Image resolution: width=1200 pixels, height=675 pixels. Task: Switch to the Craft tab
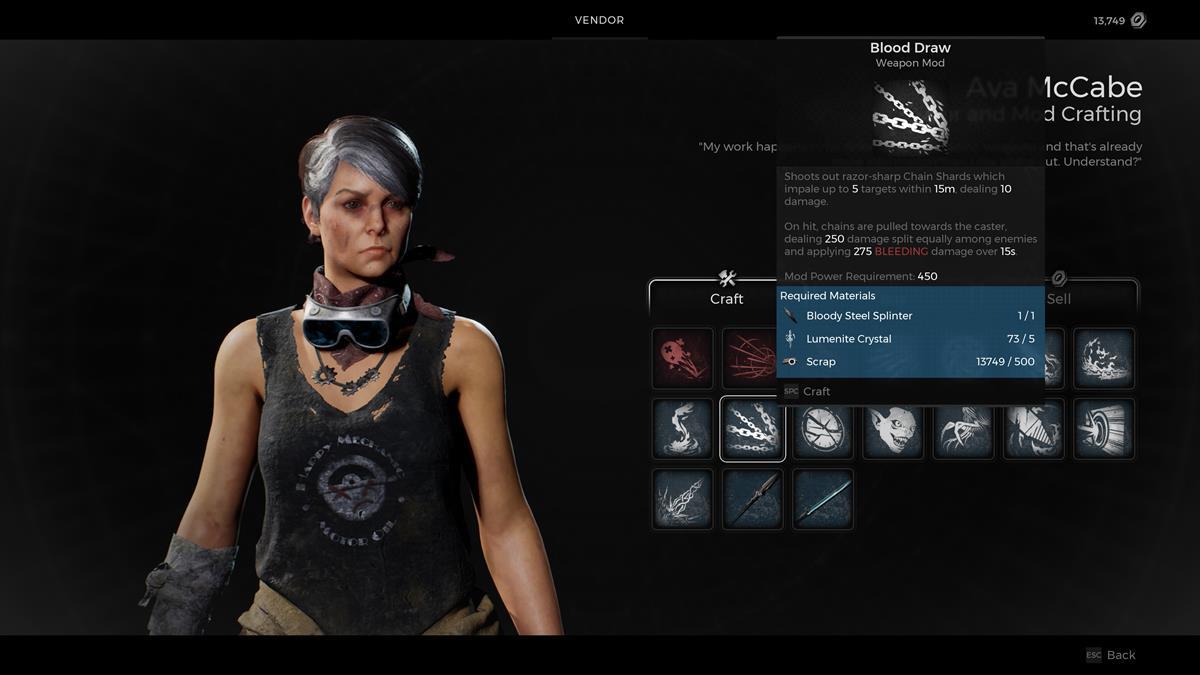pyautogui.click(x=726, y=298)
